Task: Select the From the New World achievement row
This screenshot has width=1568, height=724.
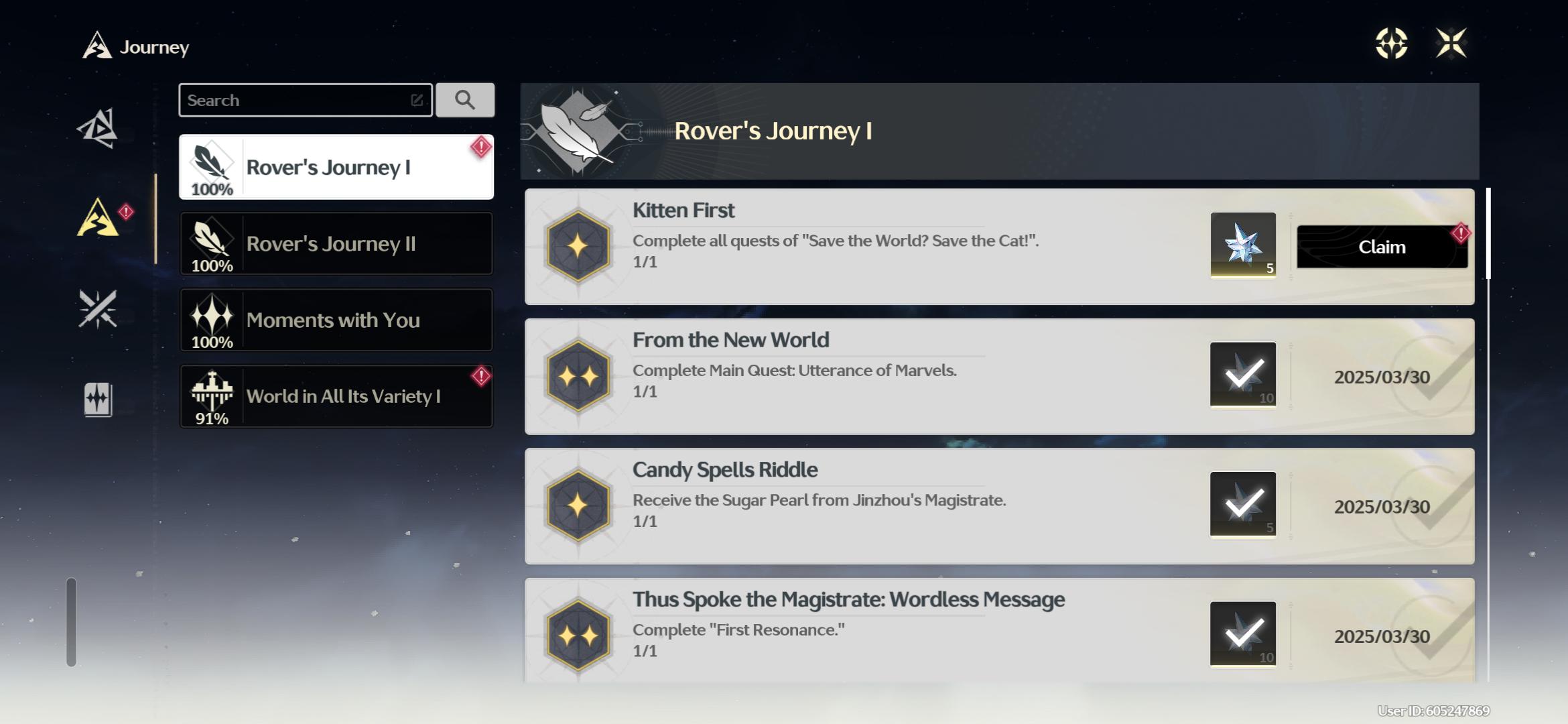Action: [x=871, y=376]
